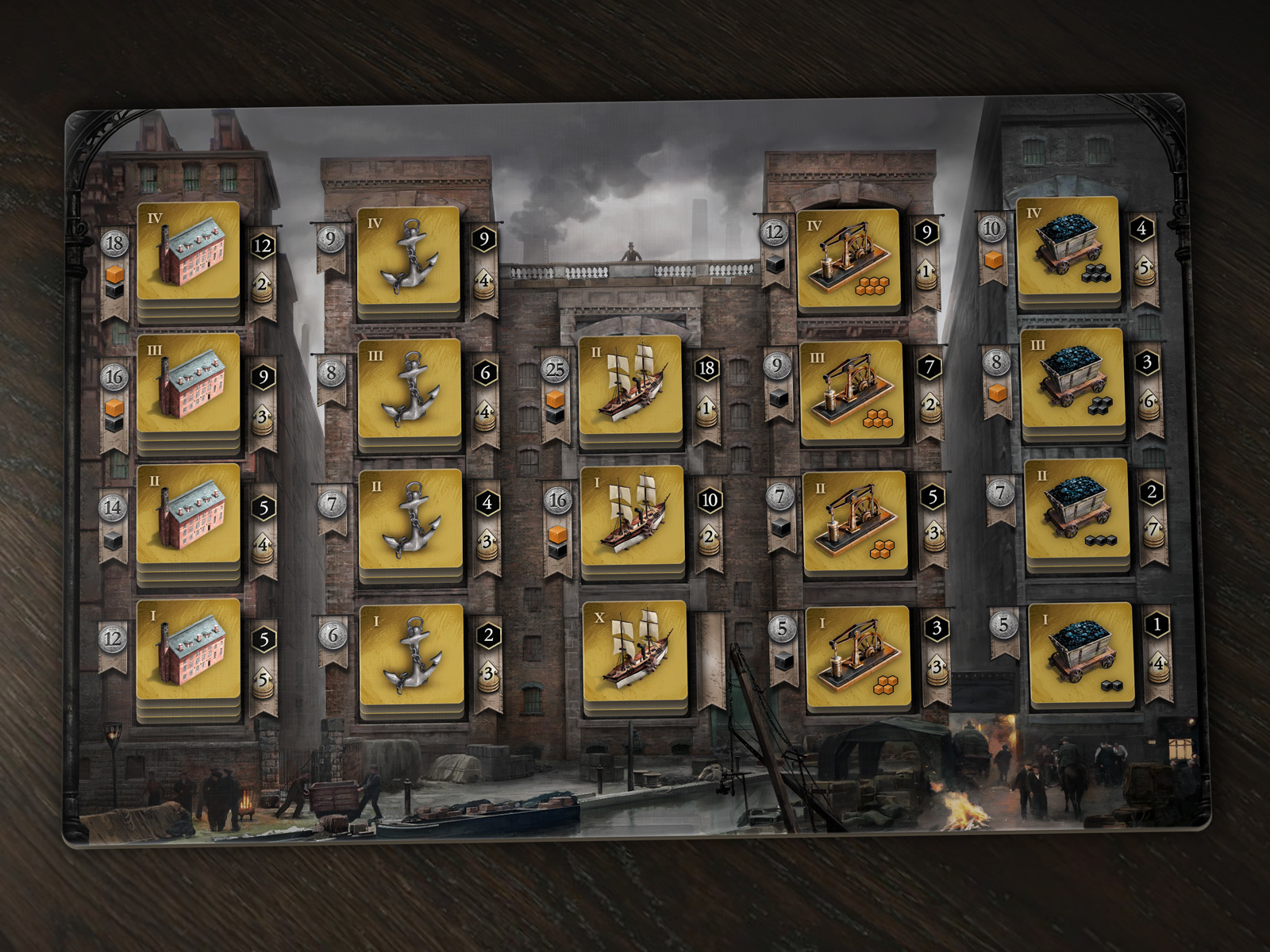Select the level IV coal mine tile
The width and height of the screenshot is (1270, 952).
(x=1068, y=247)
